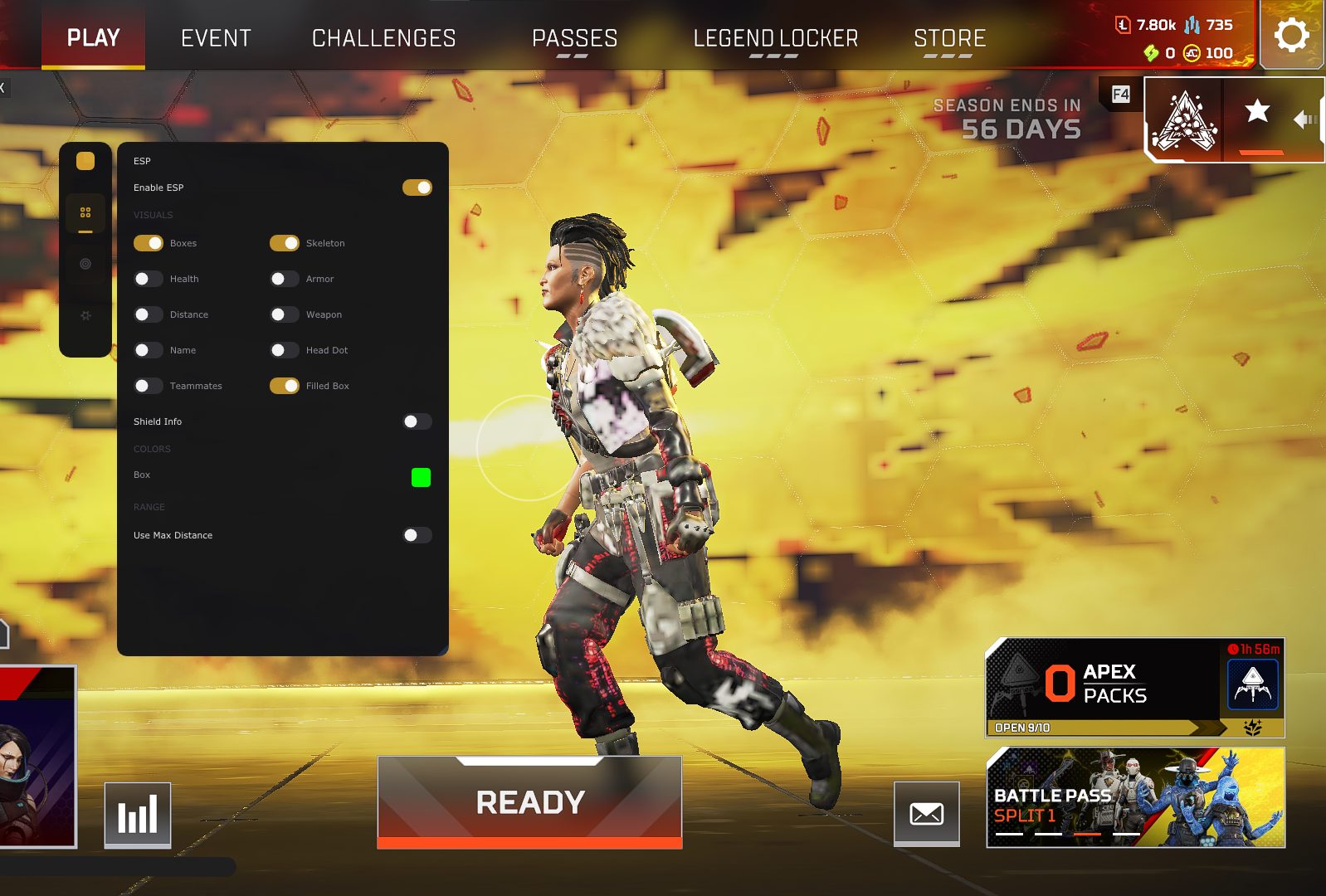Image resolution: width=1326 pixels, height=896 pixels.
Task: Open the mail envelope icon near READY
Action: [x=926, y=815]
